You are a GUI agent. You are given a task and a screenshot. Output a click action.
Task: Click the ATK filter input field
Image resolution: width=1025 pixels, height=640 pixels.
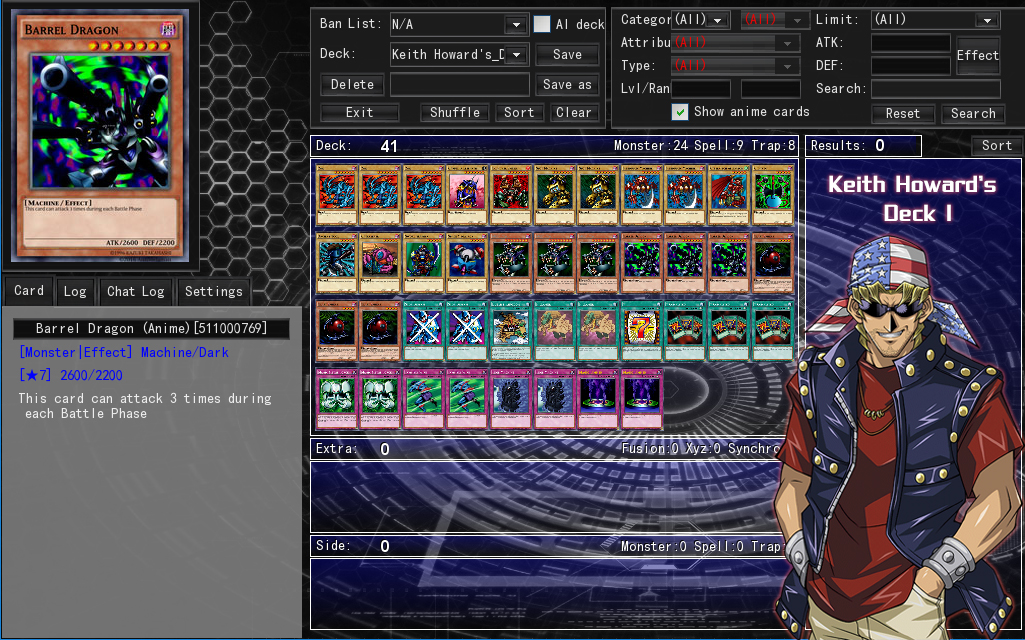pyautogui.click(x=910, y=43)
